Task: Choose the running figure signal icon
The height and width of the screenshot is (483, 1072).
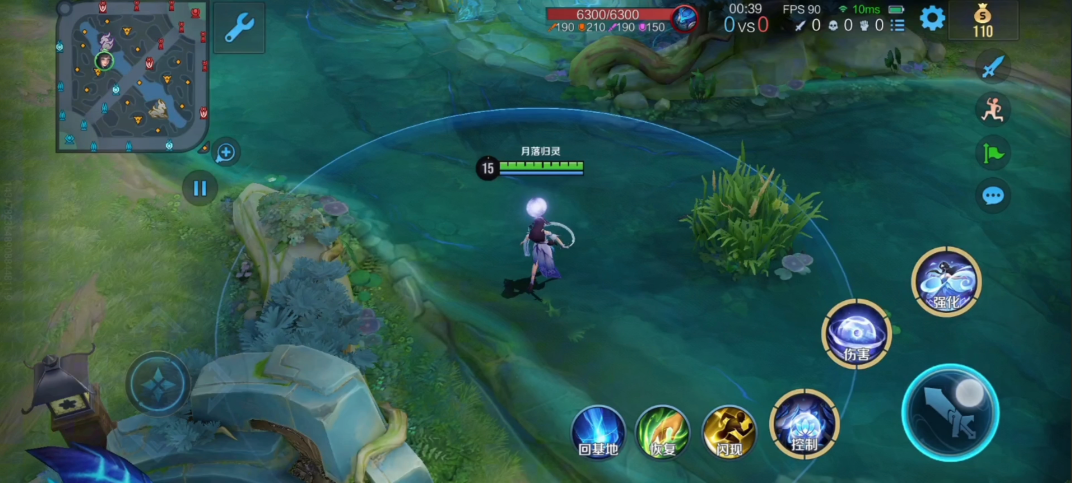Action: [x=992, y=110]
